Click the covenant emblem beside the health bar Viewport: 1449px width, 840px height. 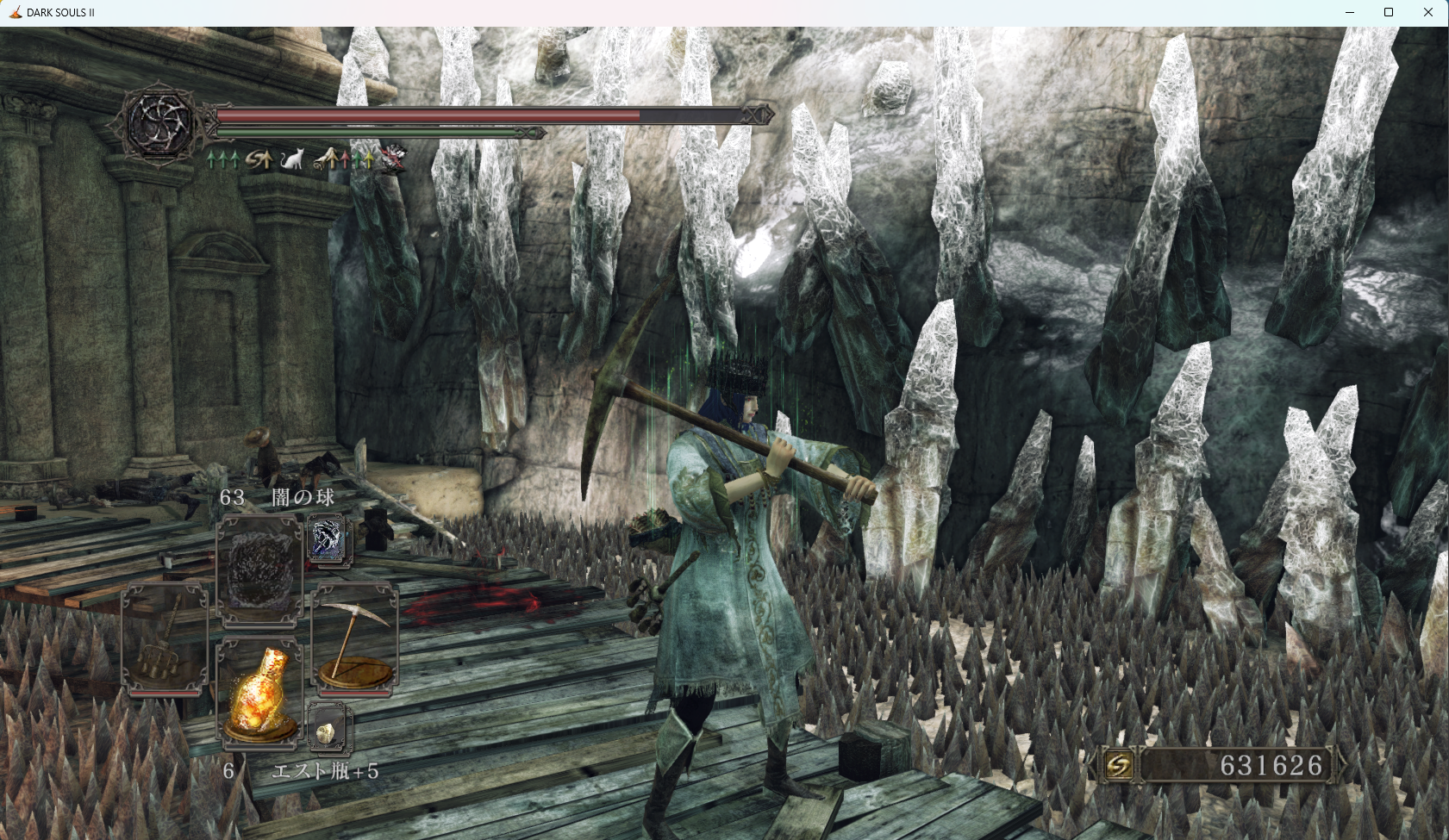pyautogui.click(x=159, y=123)
